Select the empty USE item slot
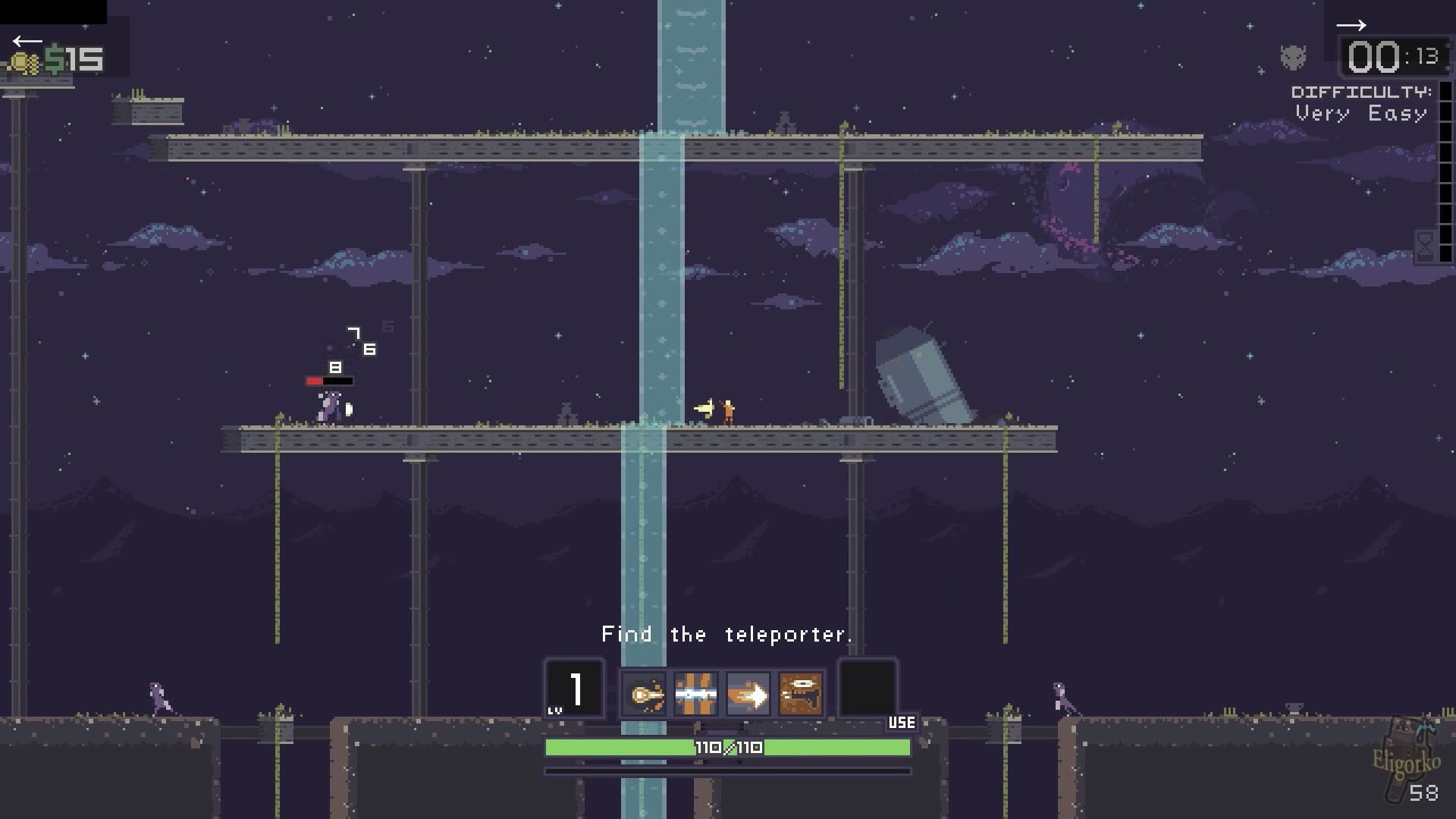The image size is (1456, 819). pos(867,688)
